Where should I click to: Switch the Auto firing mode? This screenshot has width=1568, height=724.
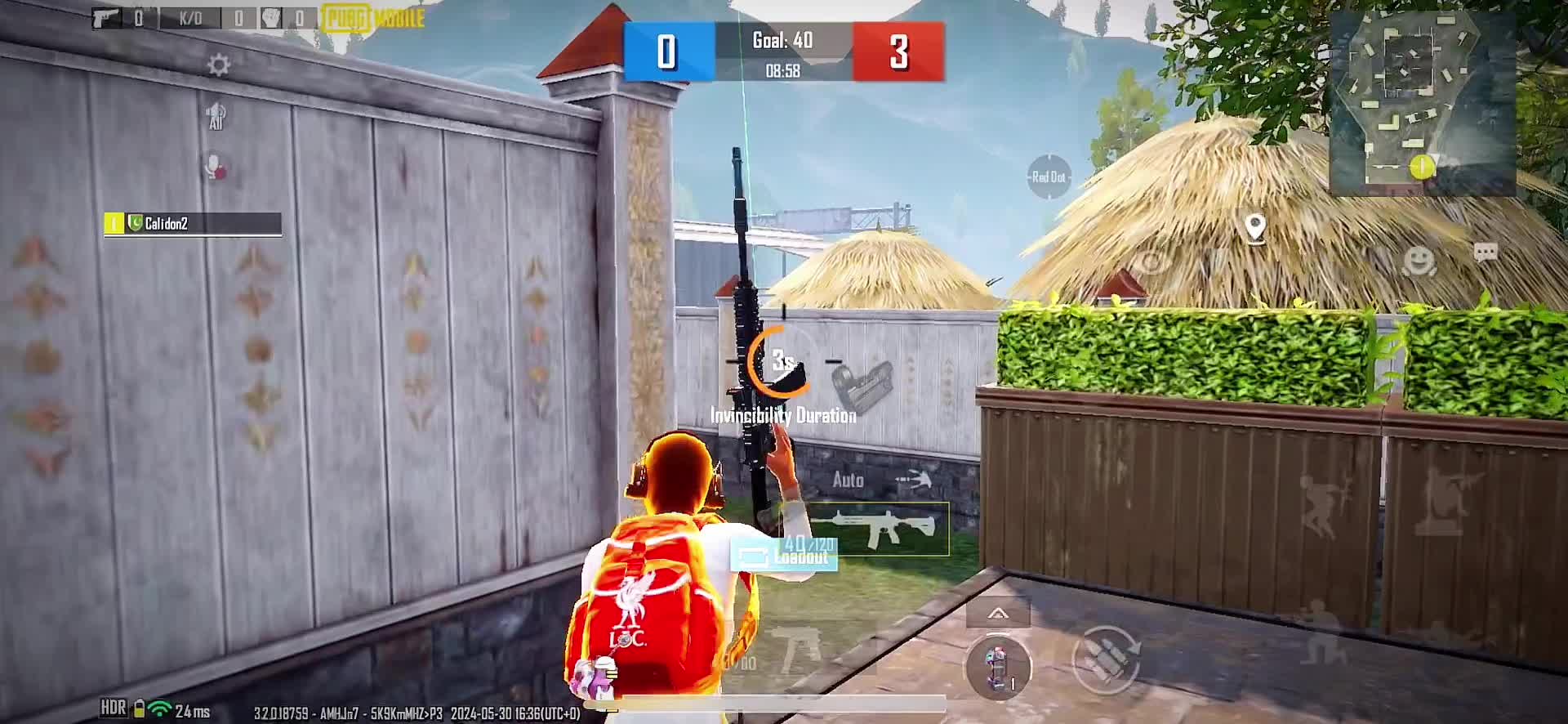849,480
